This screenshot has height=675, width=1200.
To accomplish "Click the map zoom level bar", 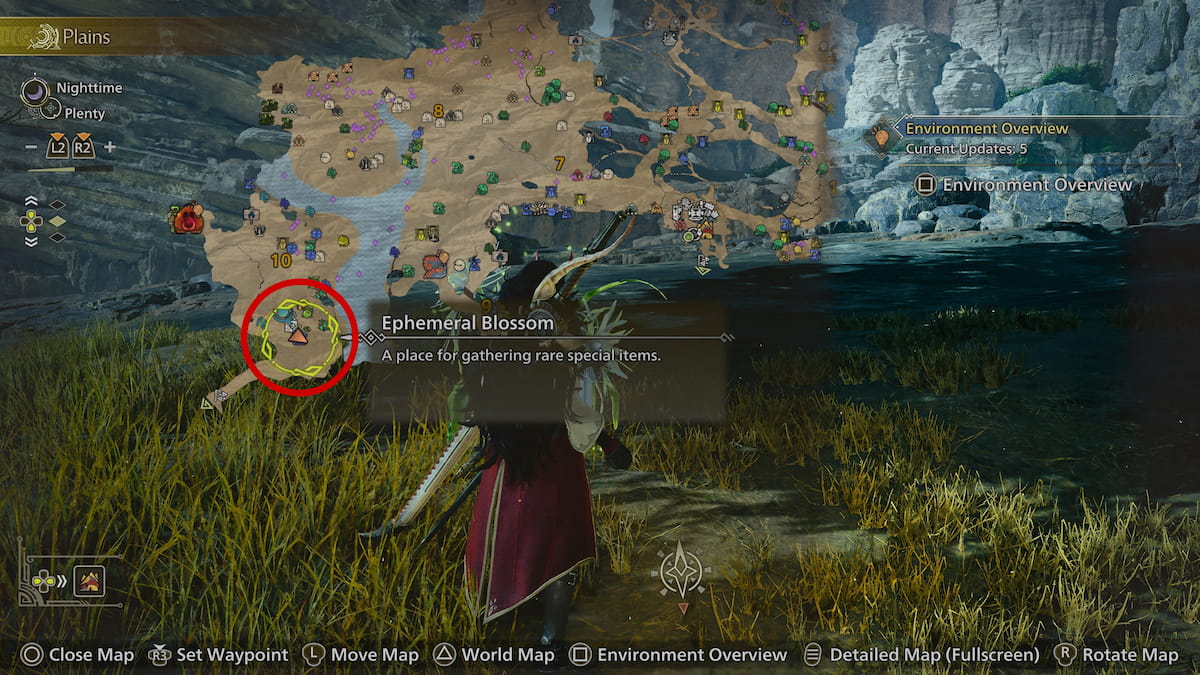I will point(70,169).
